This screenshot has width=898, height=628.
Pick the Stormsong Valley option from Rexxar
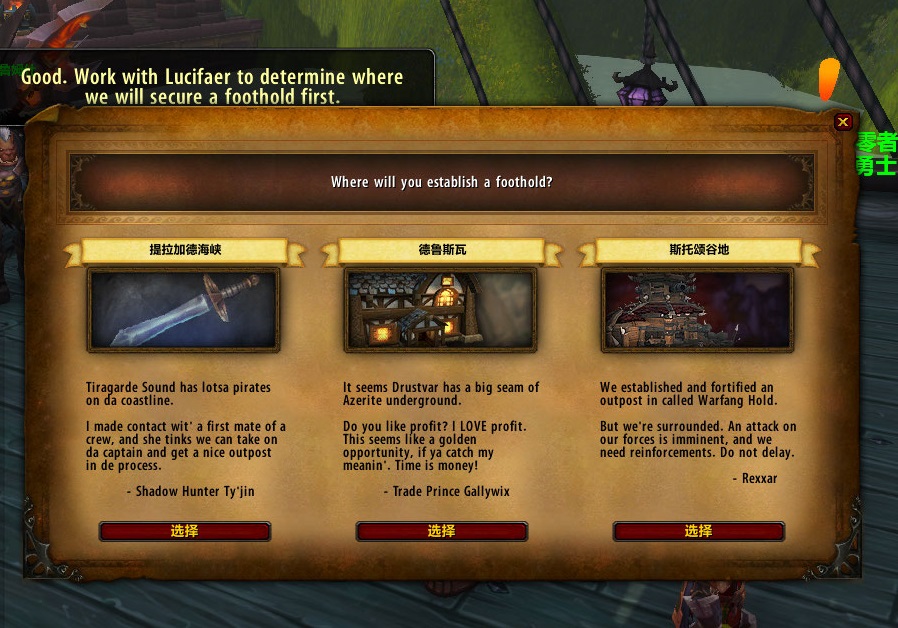click(698, 531)
